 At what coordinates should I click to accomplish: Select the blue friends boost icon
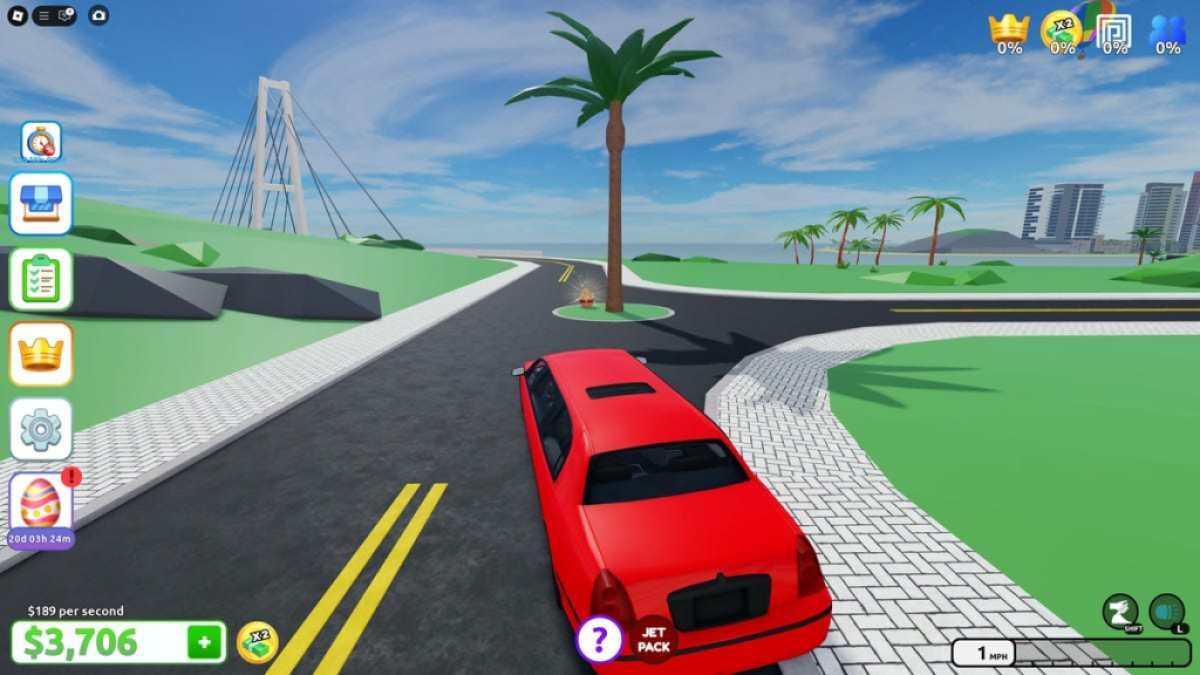pyautogui.click(x=1167, y=30)
